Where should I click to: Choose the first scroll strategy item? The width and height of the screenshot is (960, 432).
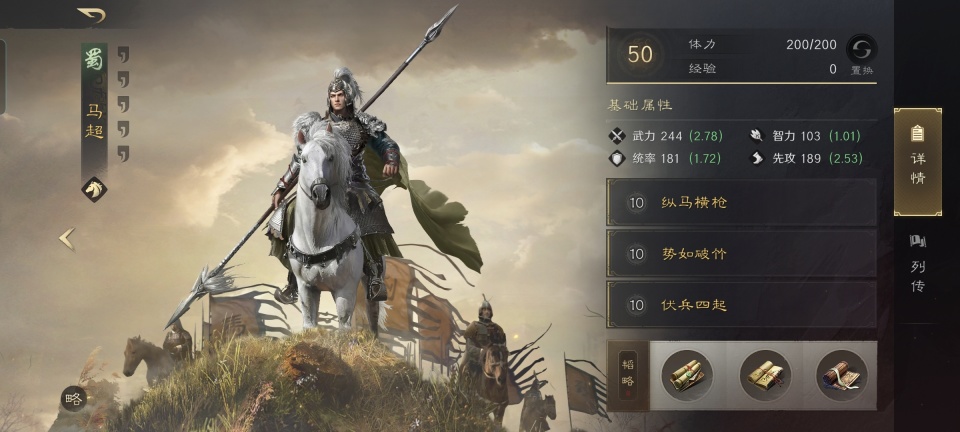click(687, 376)
